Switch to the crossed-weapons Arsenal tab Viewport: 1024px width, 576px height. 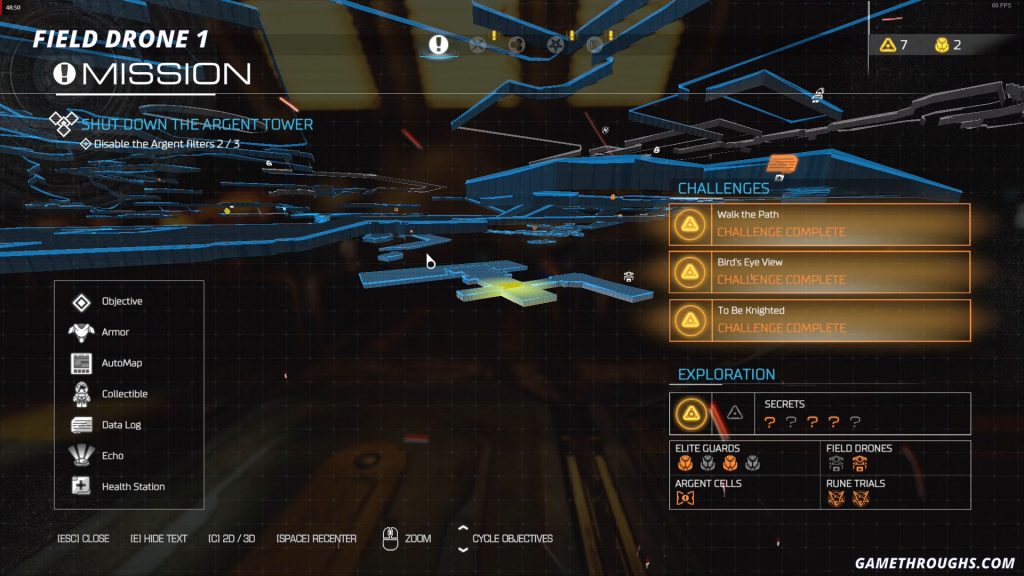pyautogui.click(x=478, y=44)
